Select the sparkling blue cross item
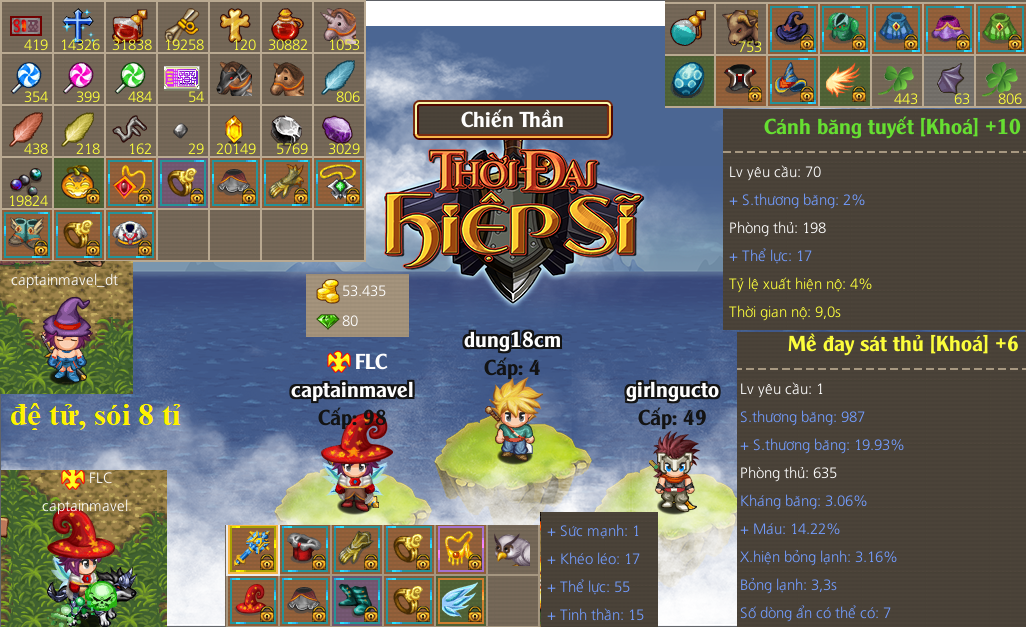This screenshot has height=627, width=1026. (x=78, y=25)
